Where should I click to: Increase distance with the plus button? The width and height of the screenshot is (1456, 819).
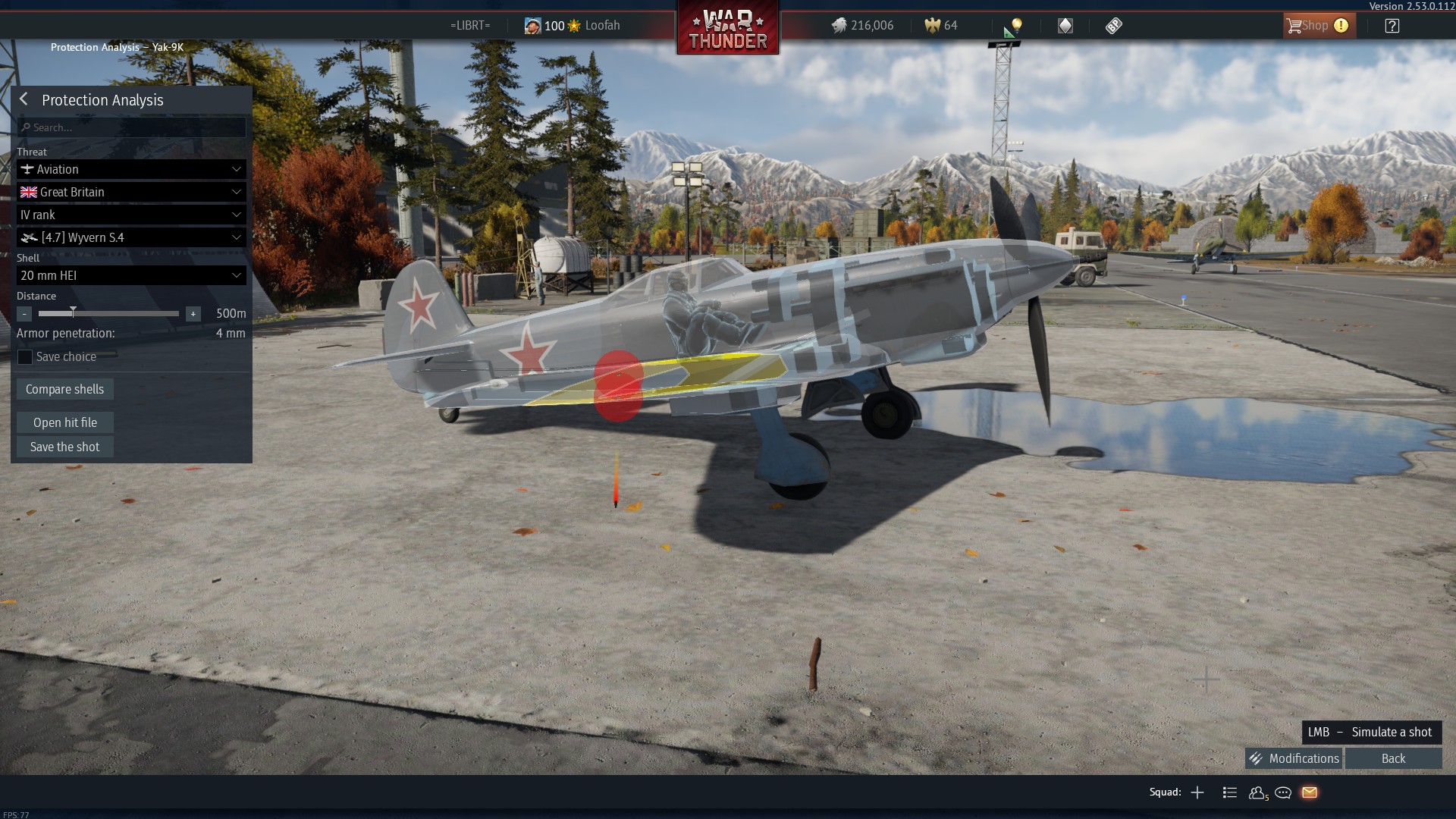pos(193,314)
